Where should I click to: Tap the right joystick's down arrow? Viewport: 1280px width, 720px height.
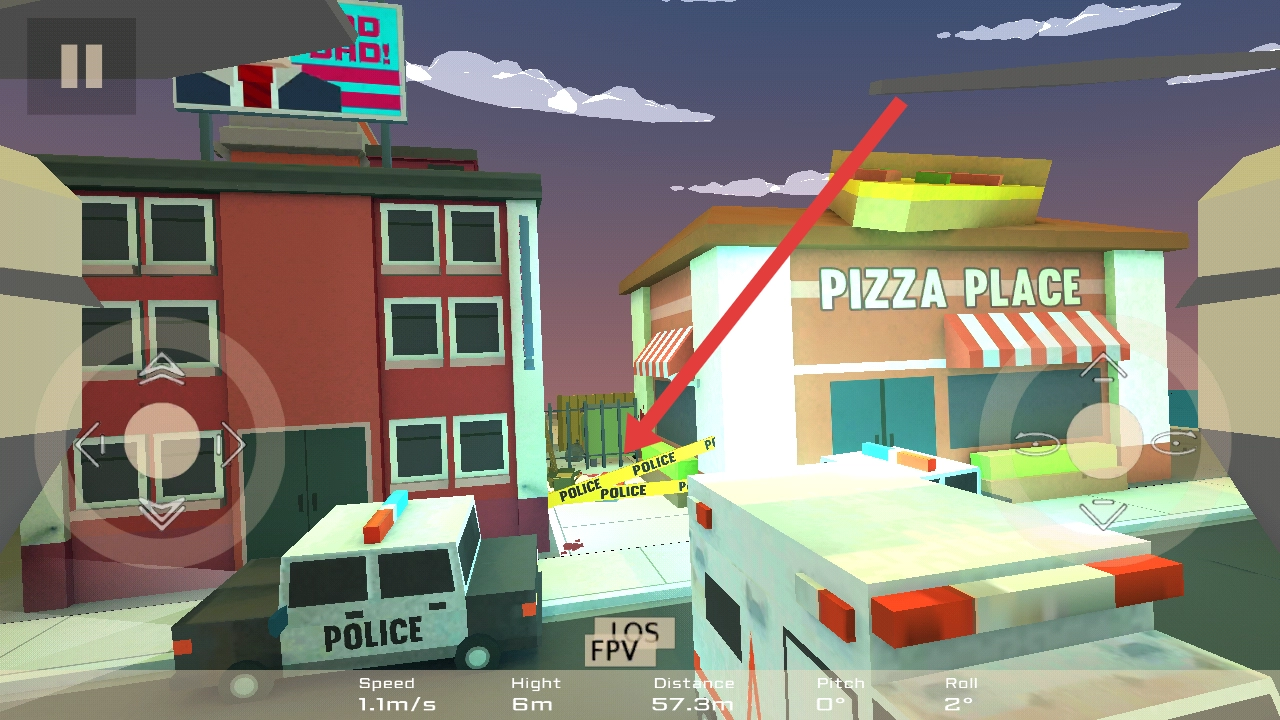click(1104, 512)
